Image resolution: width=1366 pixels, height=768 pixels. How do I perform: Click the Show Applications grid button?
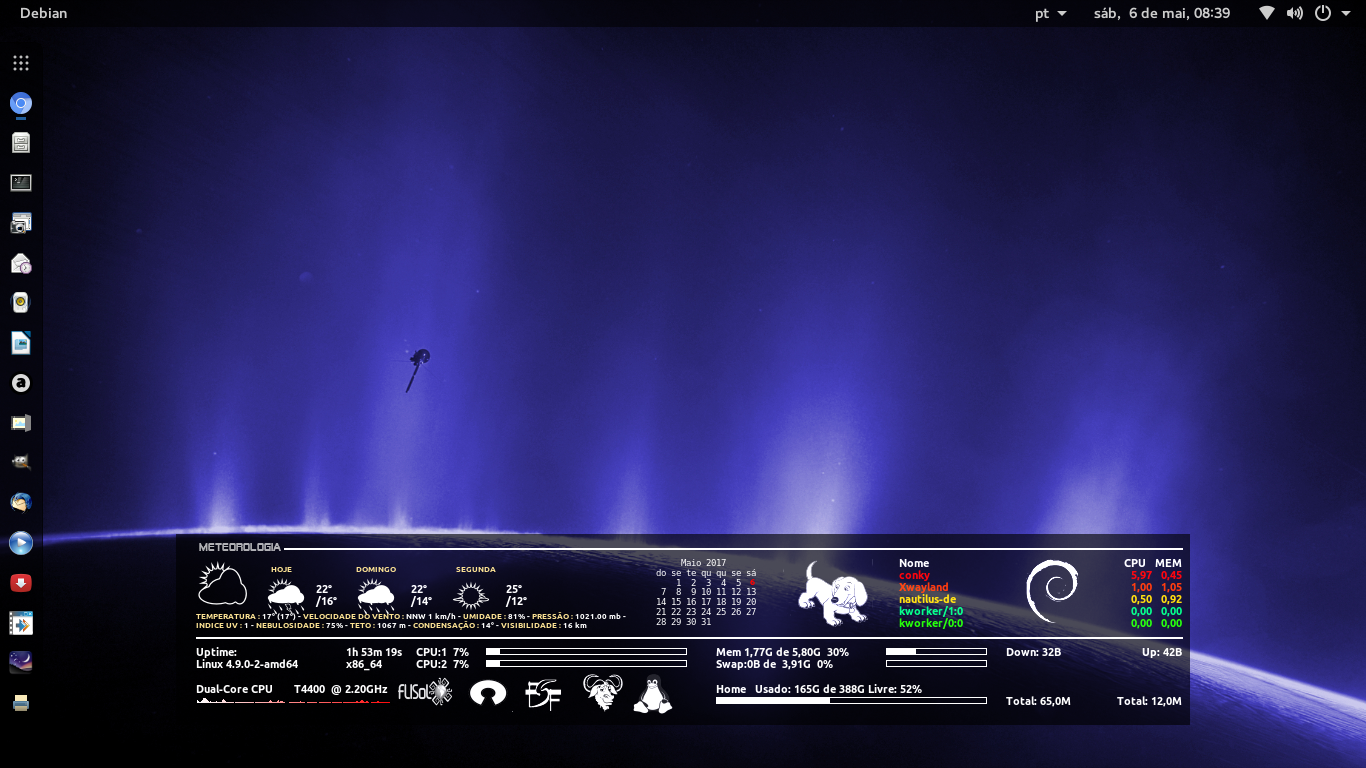tap(20, 62)
